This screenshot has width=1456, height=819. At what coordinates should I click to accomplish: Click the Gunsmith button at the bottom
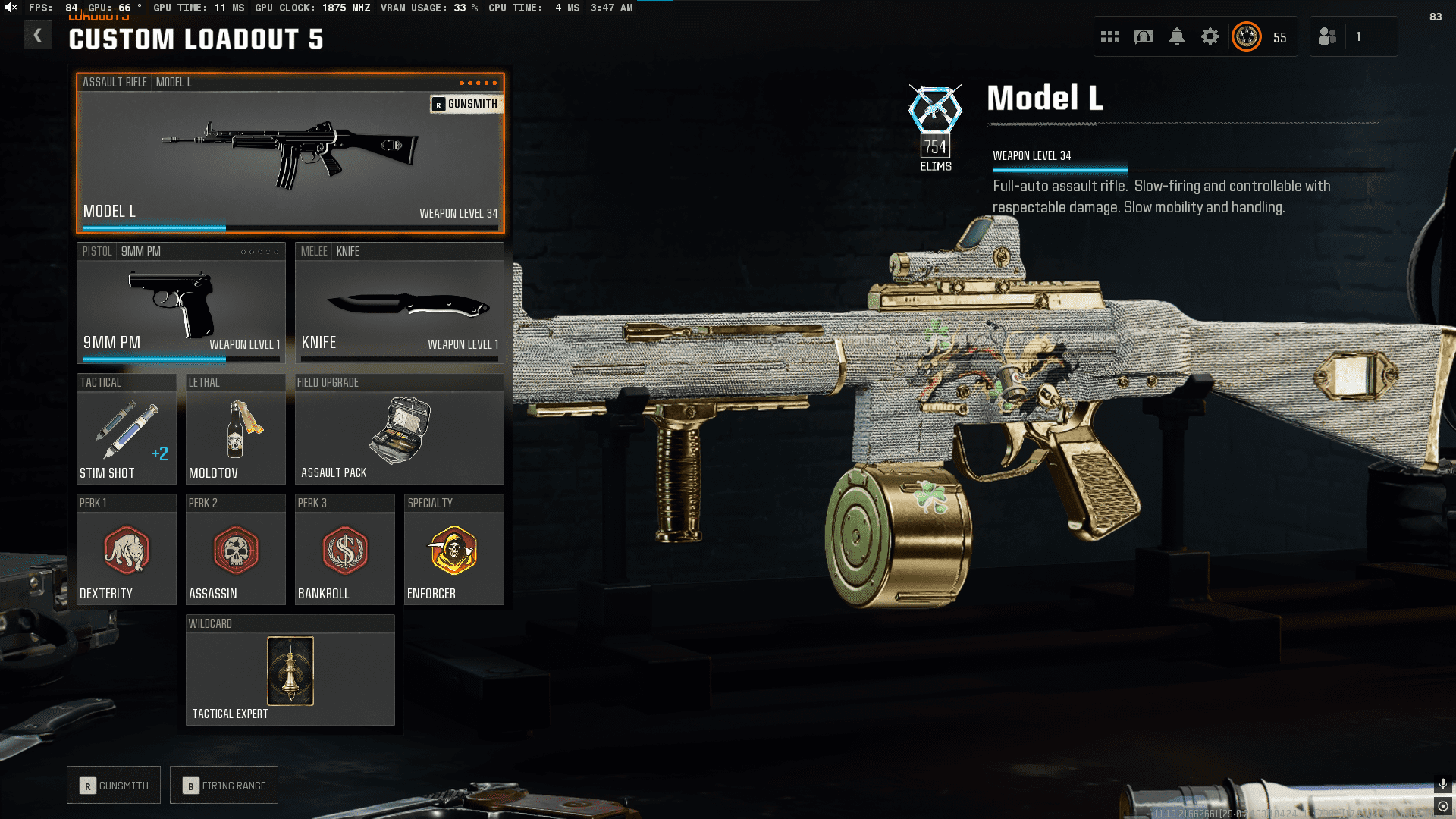114,786
